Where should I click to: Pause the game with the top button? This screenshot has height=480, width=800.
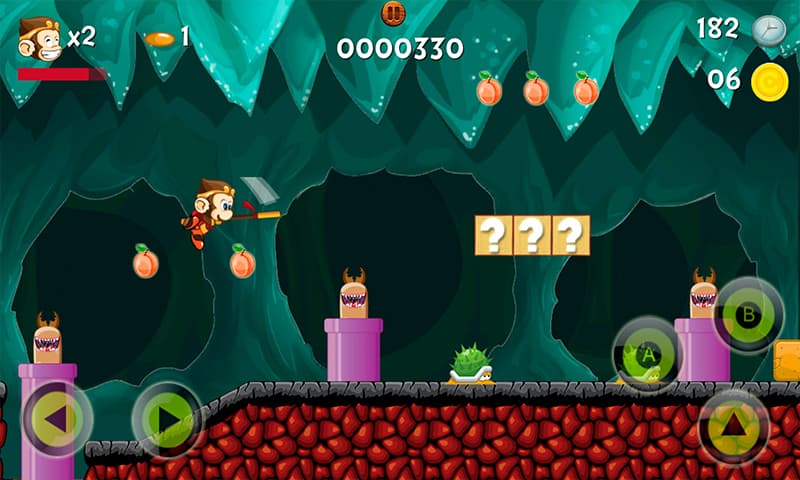[394, 13]
